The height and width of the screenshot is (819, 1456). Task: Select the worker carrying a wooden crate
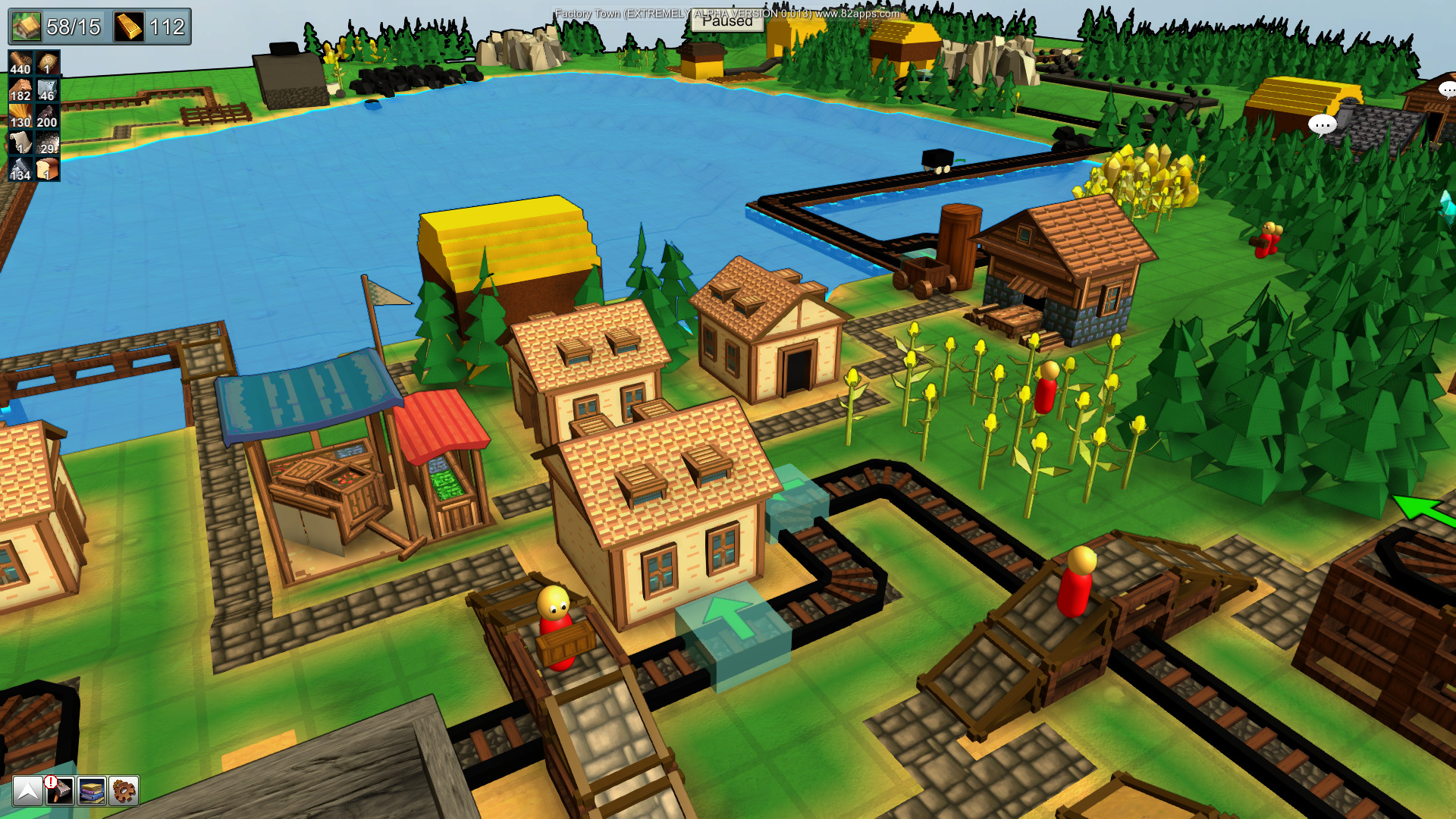(x=556, y=618)
